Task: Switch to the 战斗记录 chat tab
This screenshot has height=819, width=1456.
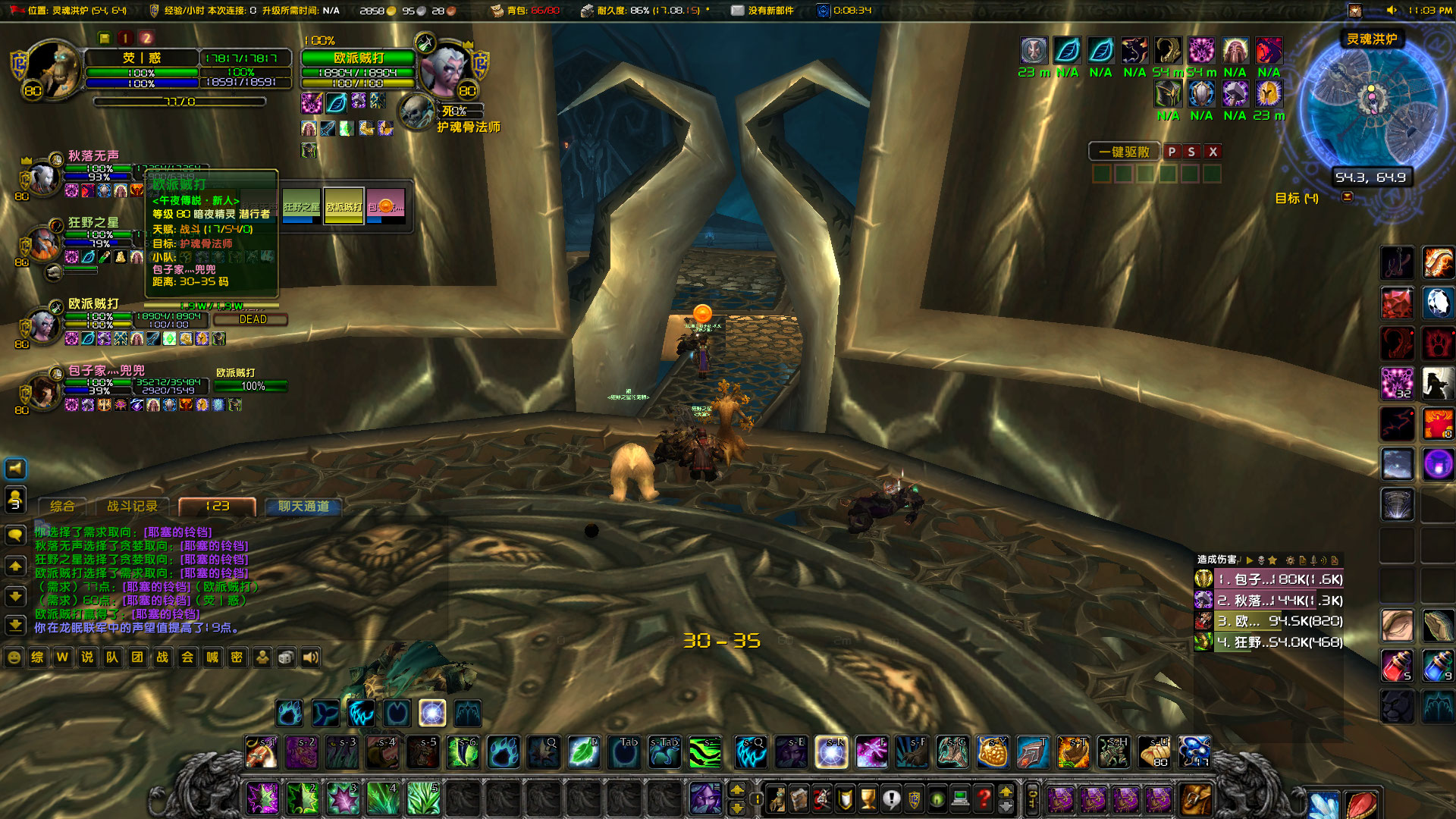Action: pos(133,506)
